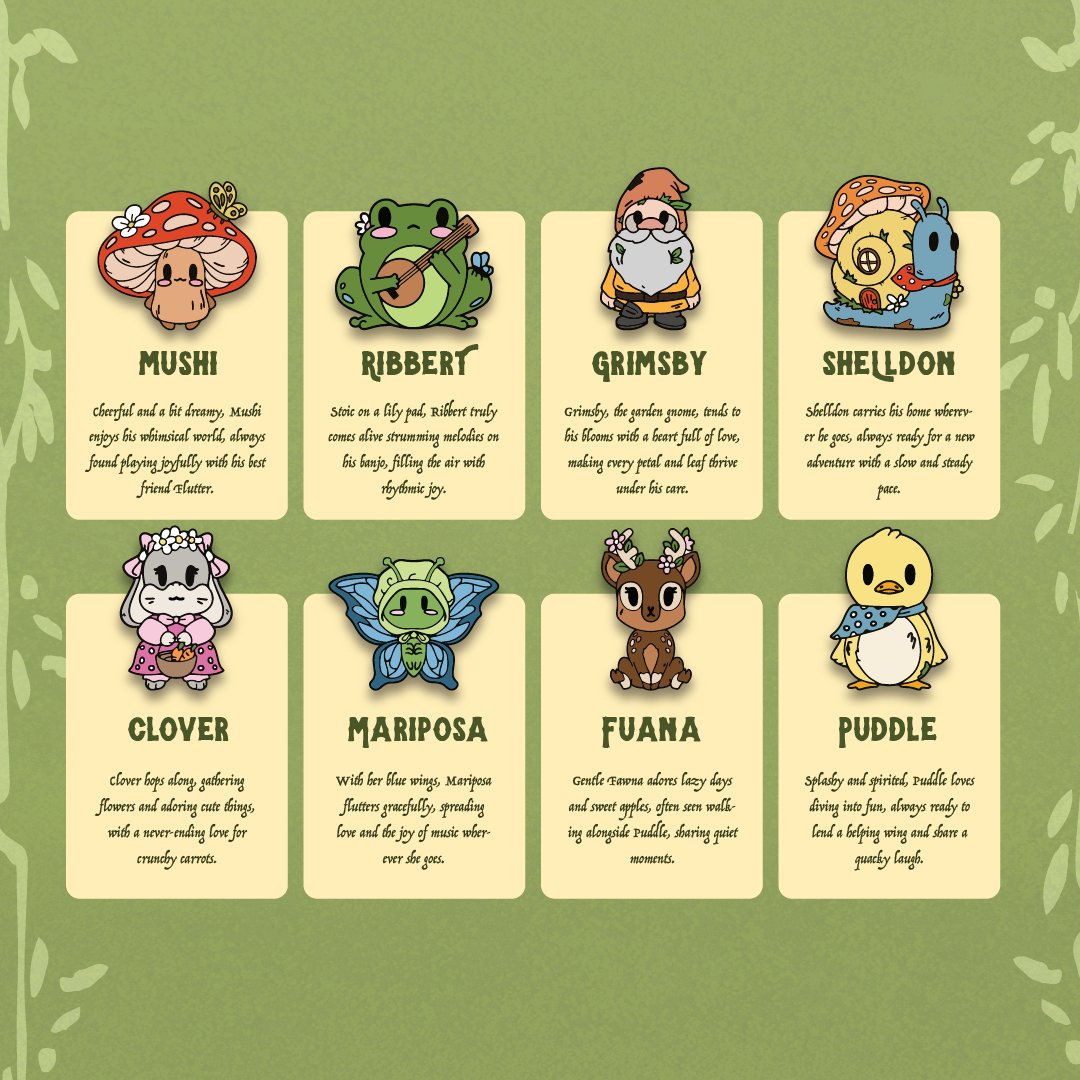Choose Ribbert the banjo frog card
Image resolution: width=1080 pixels, height=1080 pixels.
414,400
